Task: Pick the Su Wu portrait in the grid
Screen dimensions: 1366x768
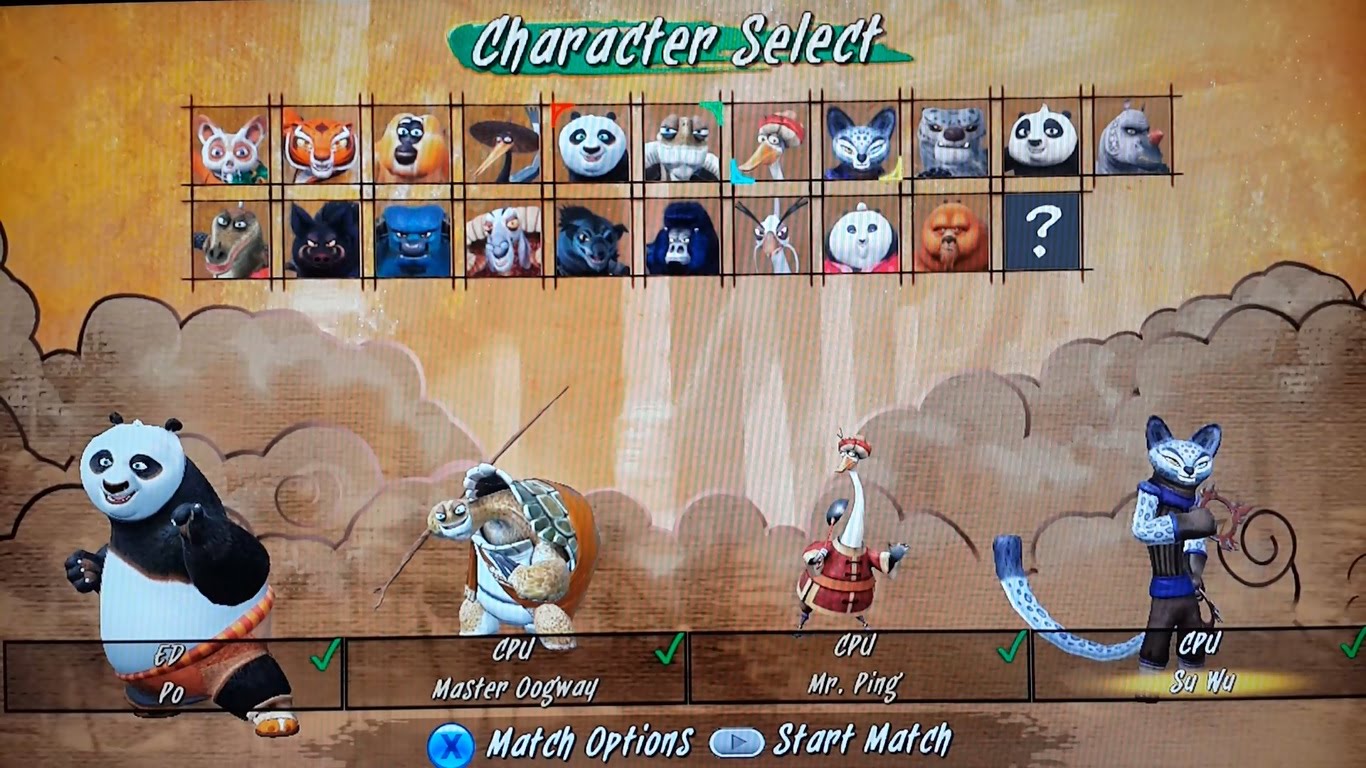Action: point(862,146)
